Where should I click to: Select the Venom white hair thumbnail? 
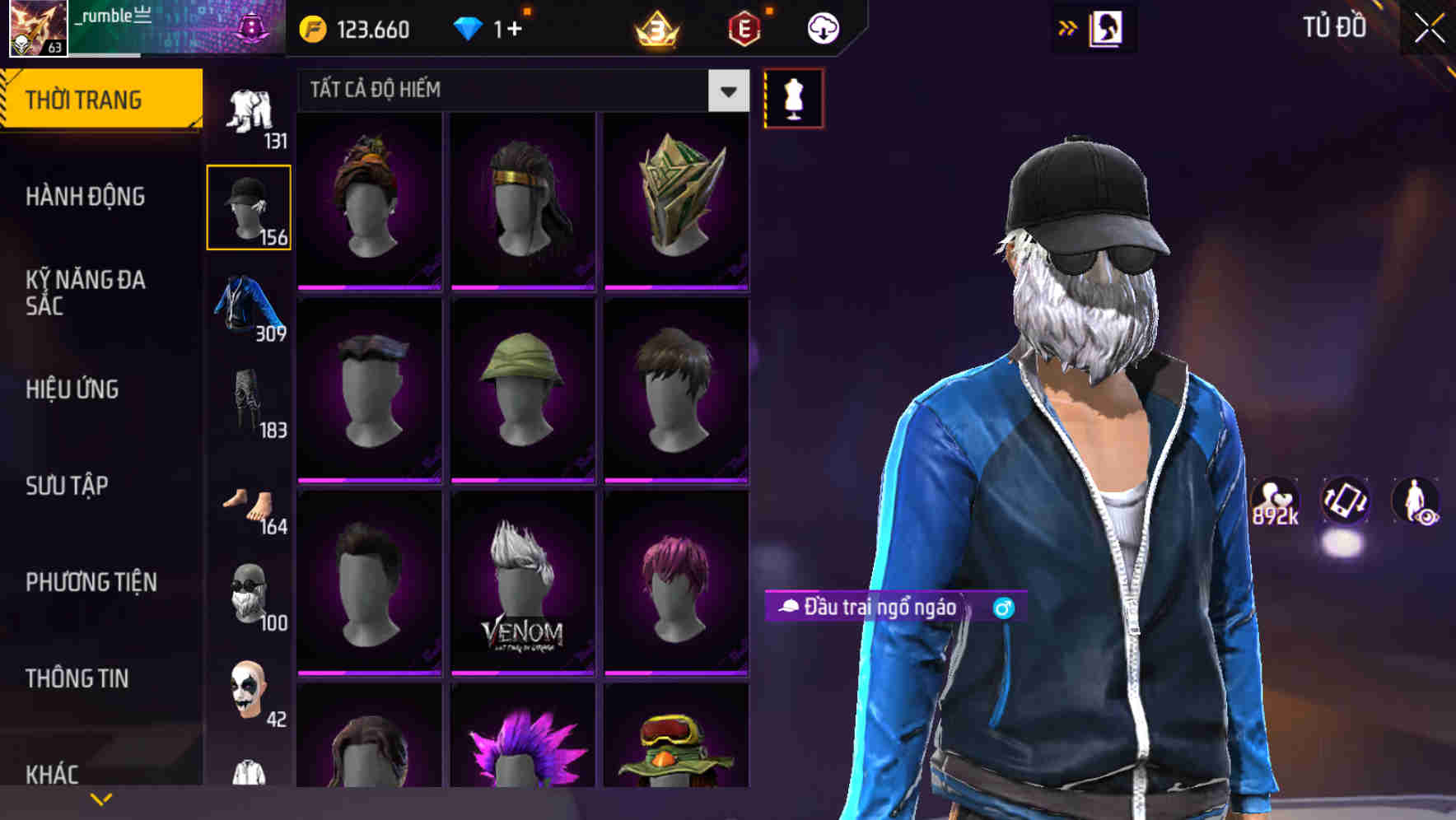(524, 585)
